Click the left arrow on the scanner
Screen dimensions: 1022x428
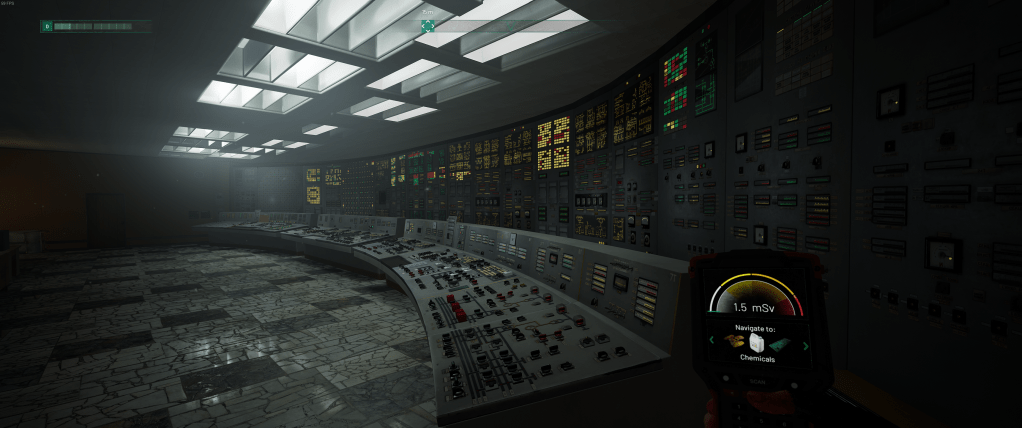pyautogui.click(x=712, y=342)
